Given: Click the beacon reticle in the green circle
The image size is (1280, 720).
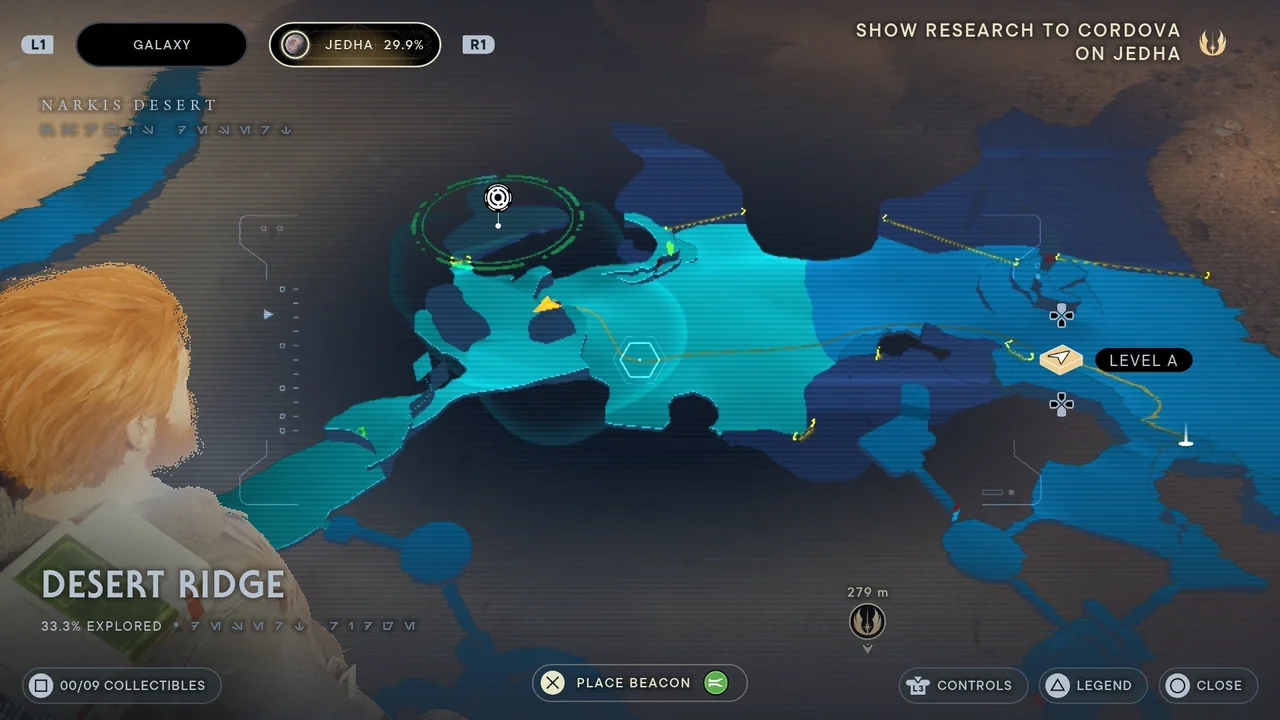Looking at the screenshot, I should coord(497,198).
